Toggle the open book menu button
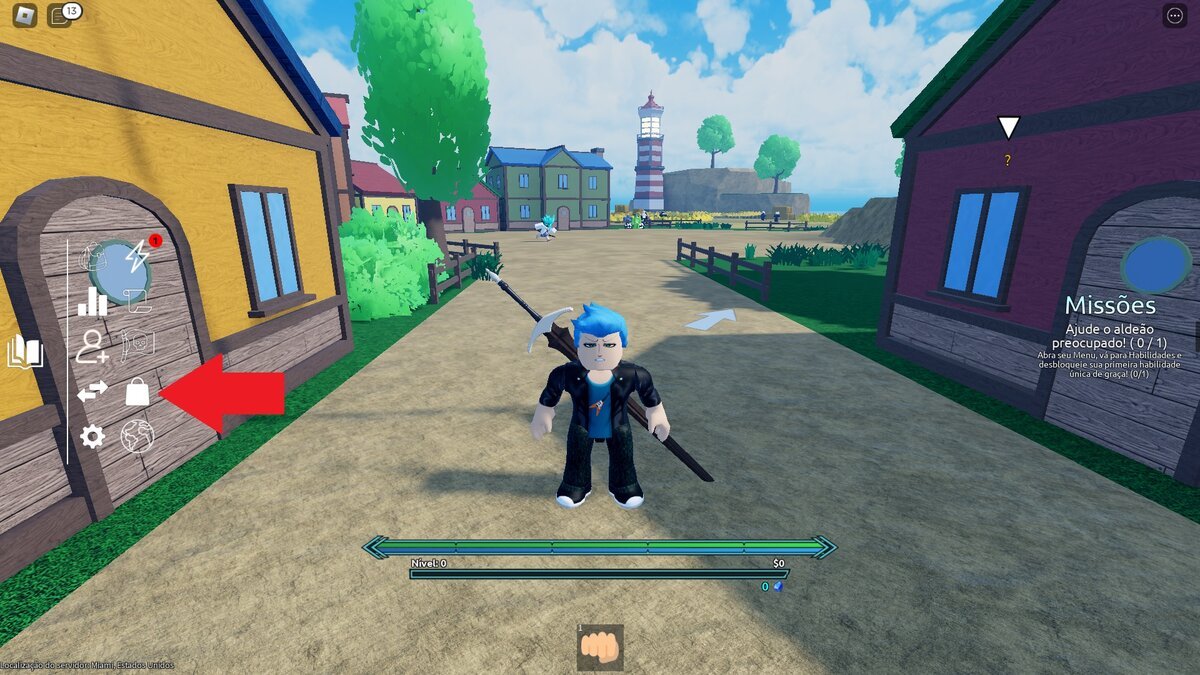Viewport: 1200px width, 675px height. [x=24, y=351]
